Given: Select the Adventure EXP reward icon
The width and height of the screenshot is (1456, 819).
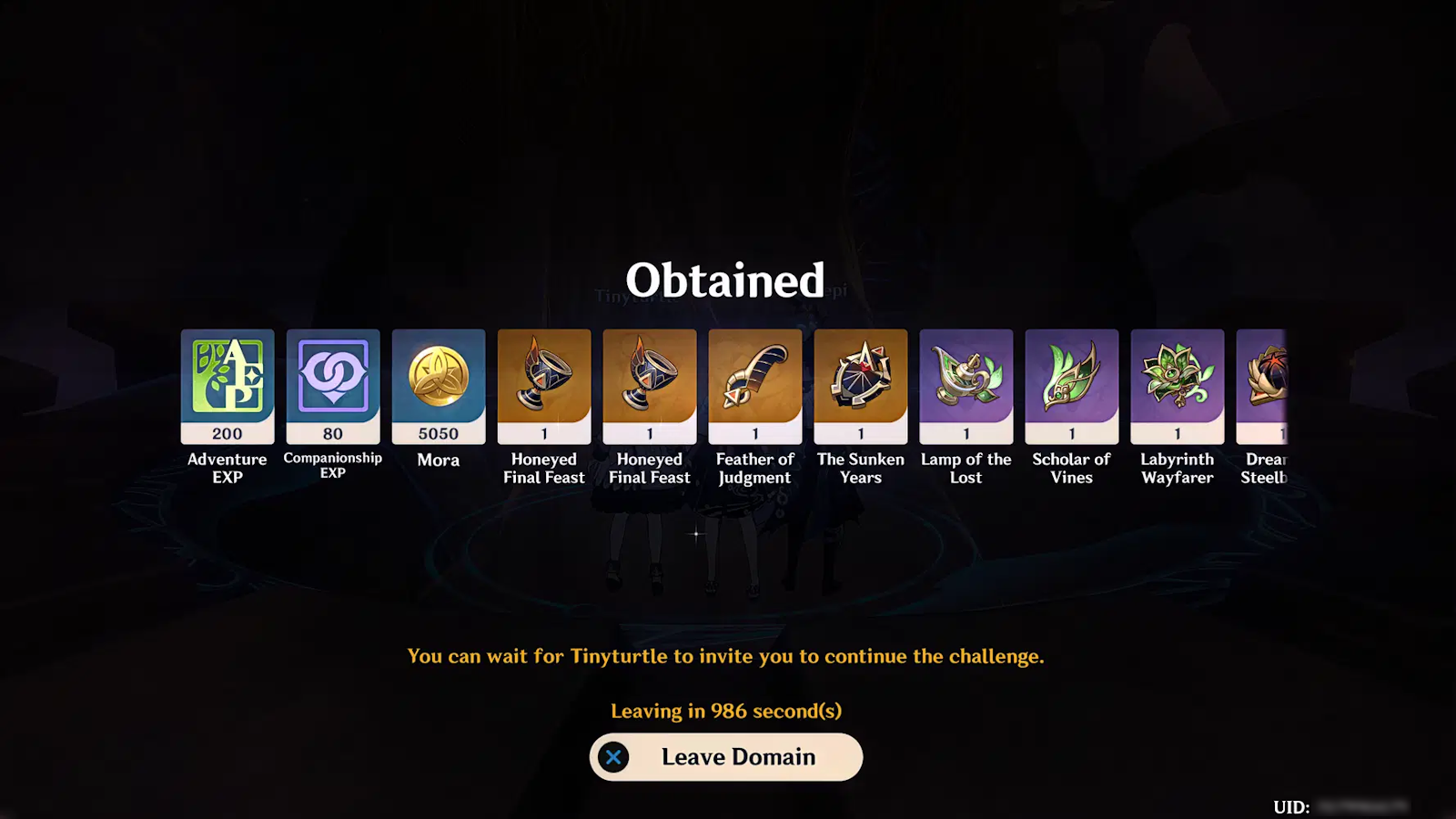Looking at the screenshot, I should [227, 382].
